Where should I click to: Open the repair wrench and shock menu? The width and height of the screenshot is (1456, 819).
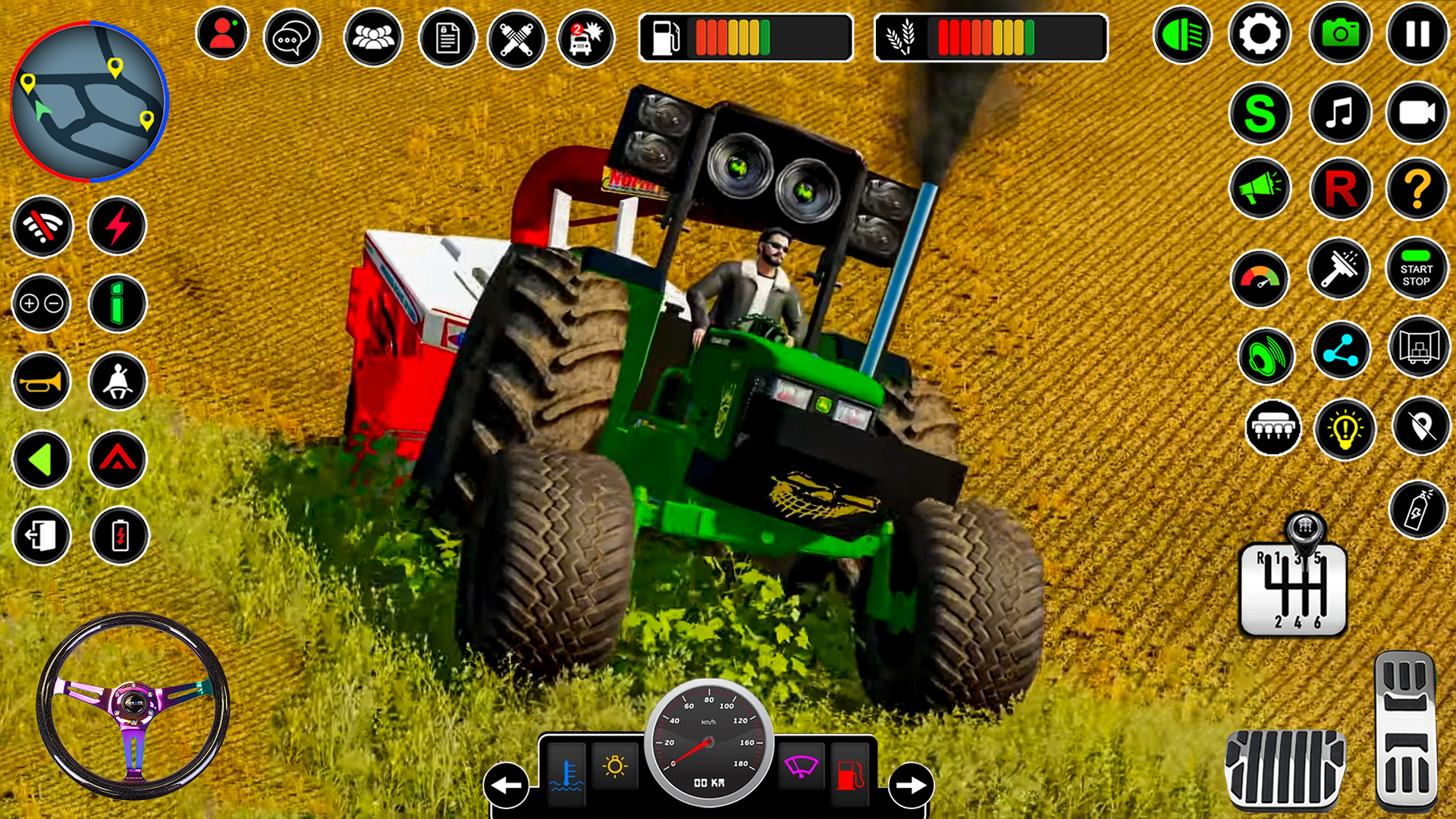(517, 37)
